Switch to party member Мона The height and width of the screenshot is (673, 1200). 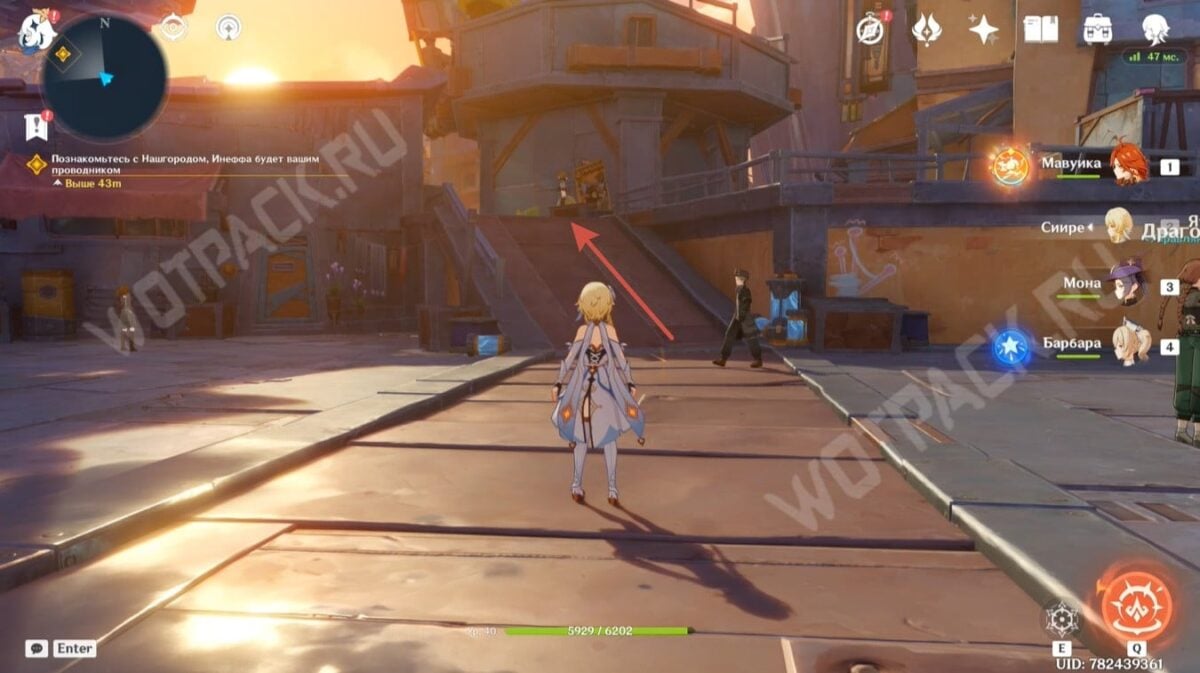pos(1125,285)
